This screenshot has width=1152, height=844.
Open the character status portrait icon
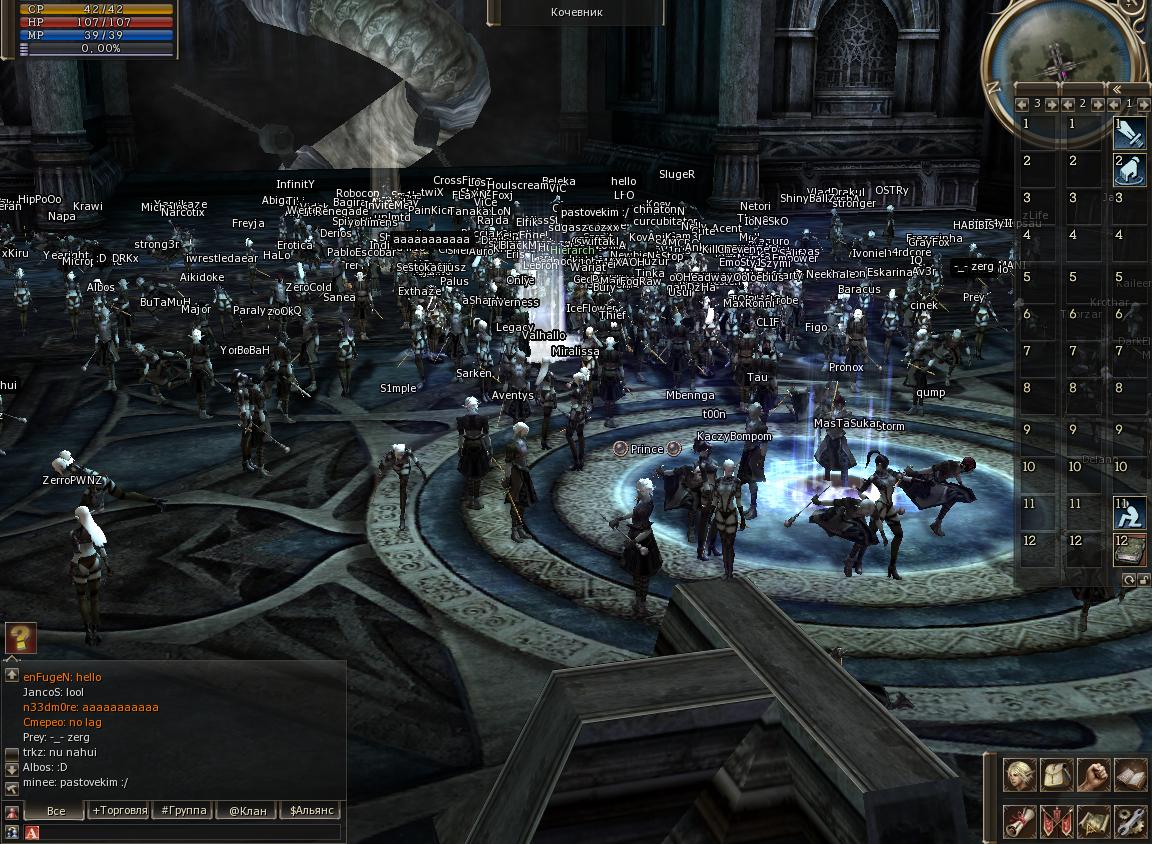tap(1020, 775)
